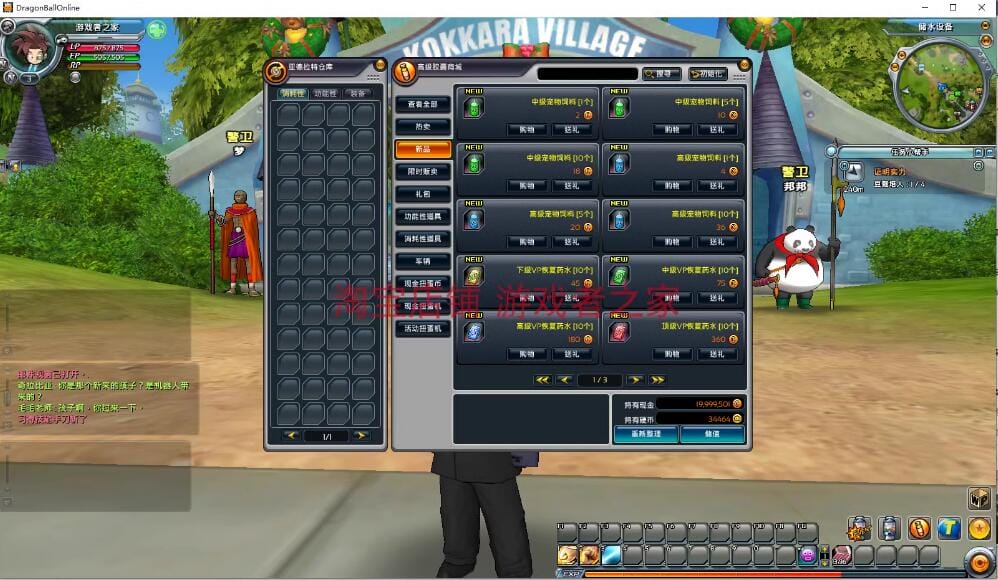
Task: Buy the 顶级VP恢复药水 costing 360
Action: 671,354
